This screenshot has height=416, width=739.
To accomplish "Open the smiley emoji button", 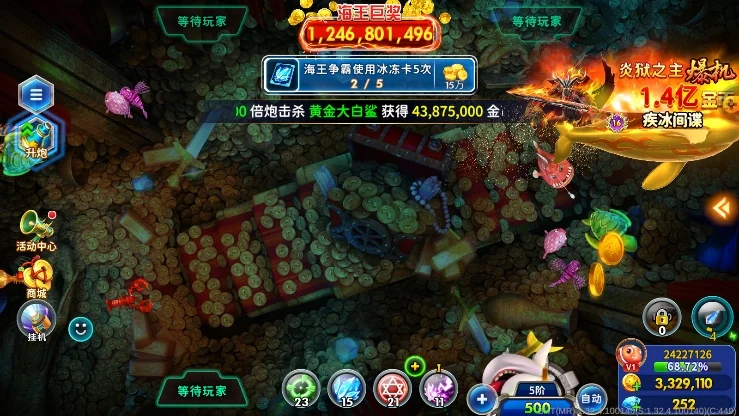I will [x=80, y=326].
